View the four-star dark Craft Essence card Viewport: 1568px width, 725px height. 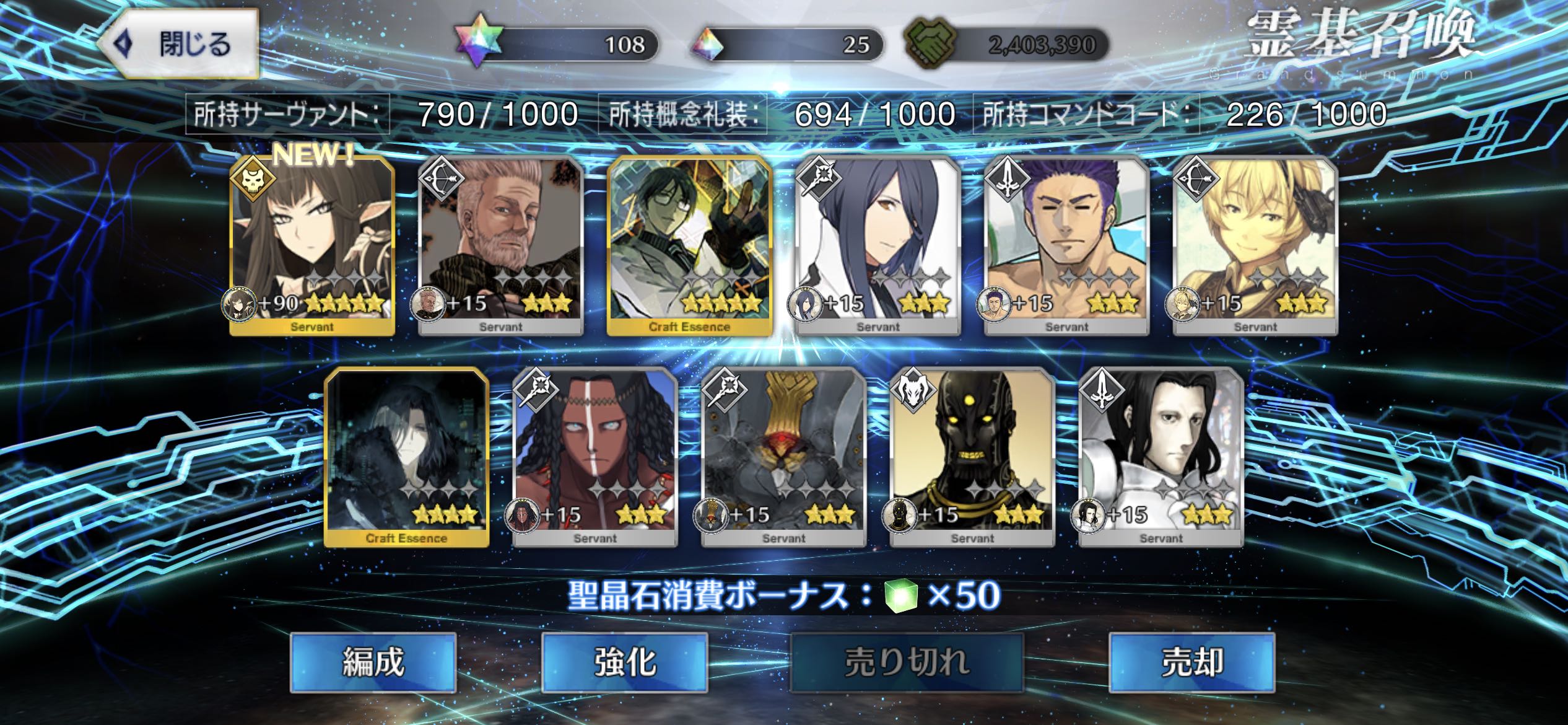click(406, 457)
